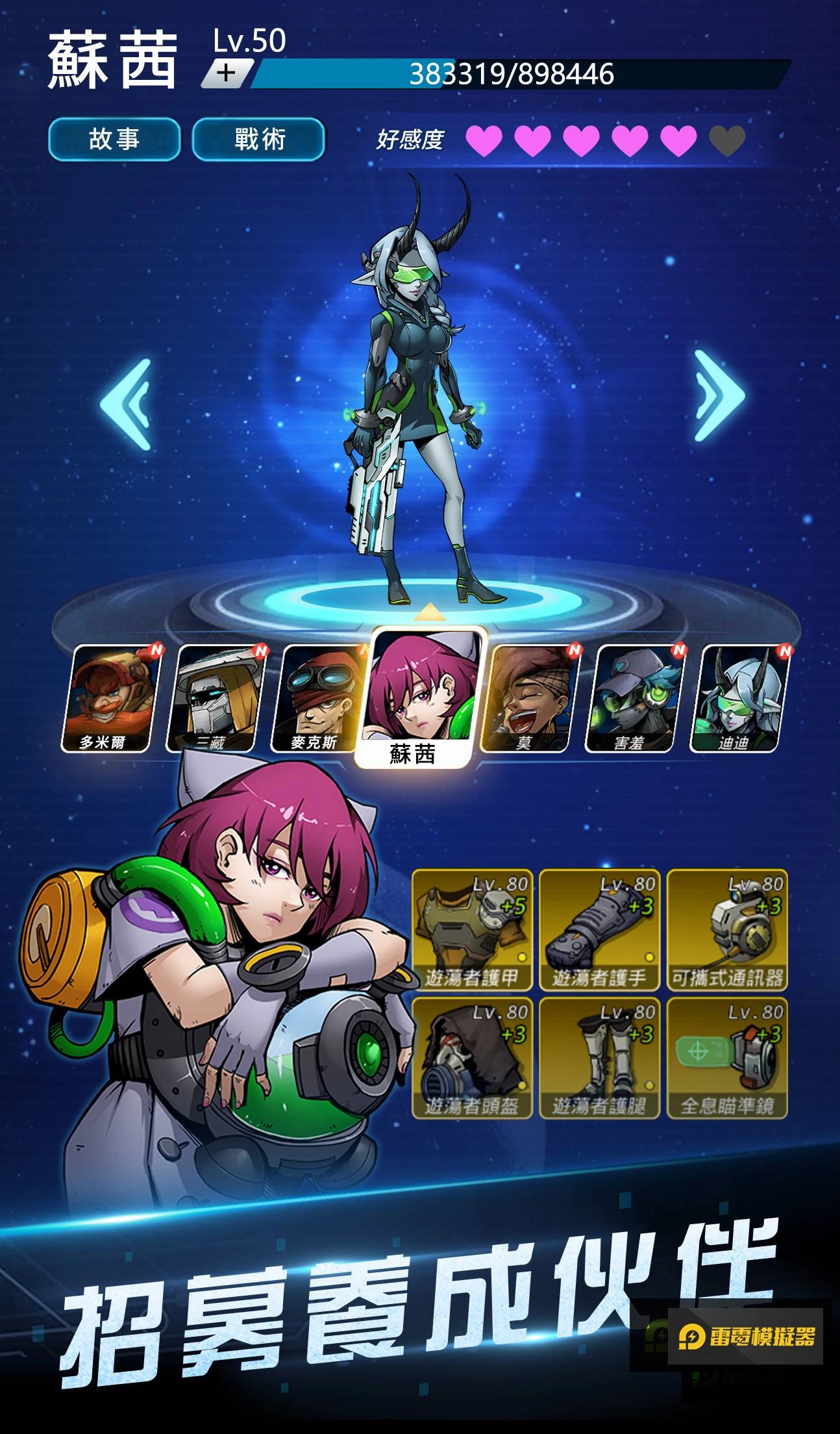Viewport: 840px width, 1434px height.
Task: Click the left arrow to switch characters
Action: tap(125, 402)
